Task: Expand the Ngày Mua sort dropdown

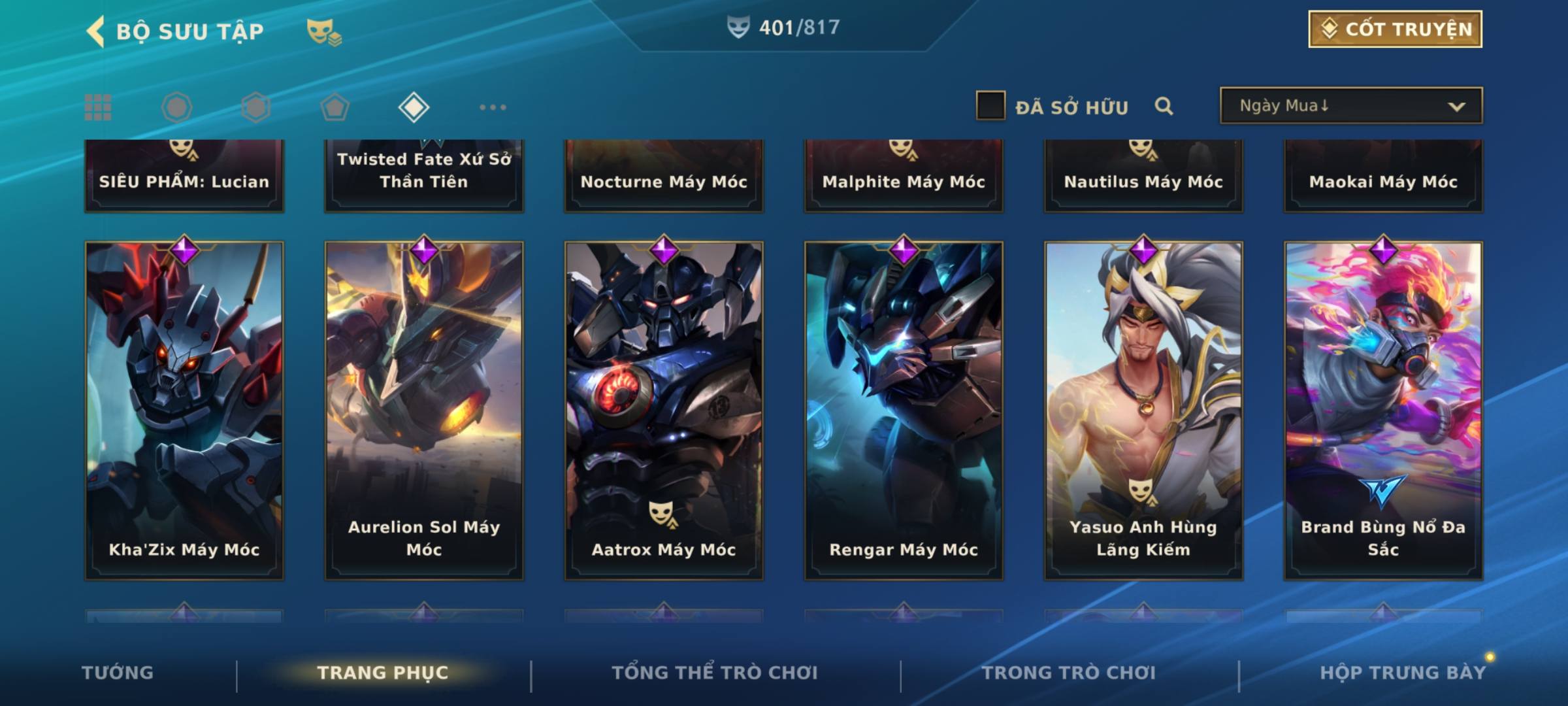Action: click(x=1351, y=106)
